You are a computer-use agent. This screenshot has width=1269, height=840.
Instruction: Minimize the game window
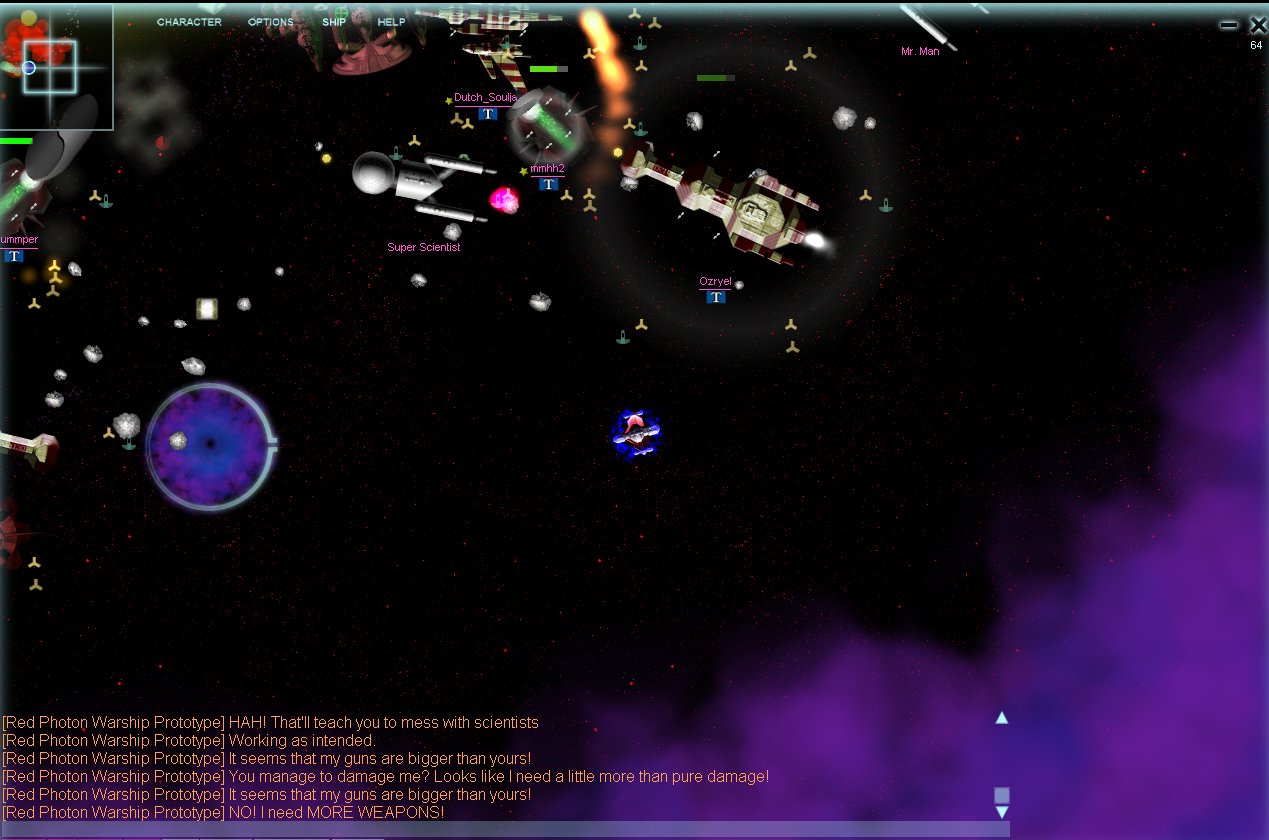[x=1228, y=25]
